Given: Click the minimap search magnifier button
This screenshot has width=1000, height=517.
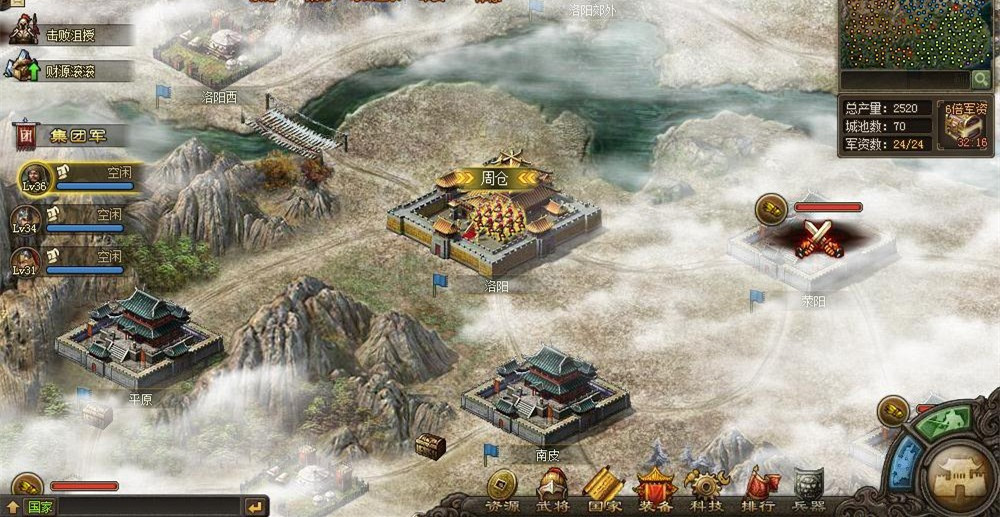Looking at the screenshot, I should click(981, 79).
